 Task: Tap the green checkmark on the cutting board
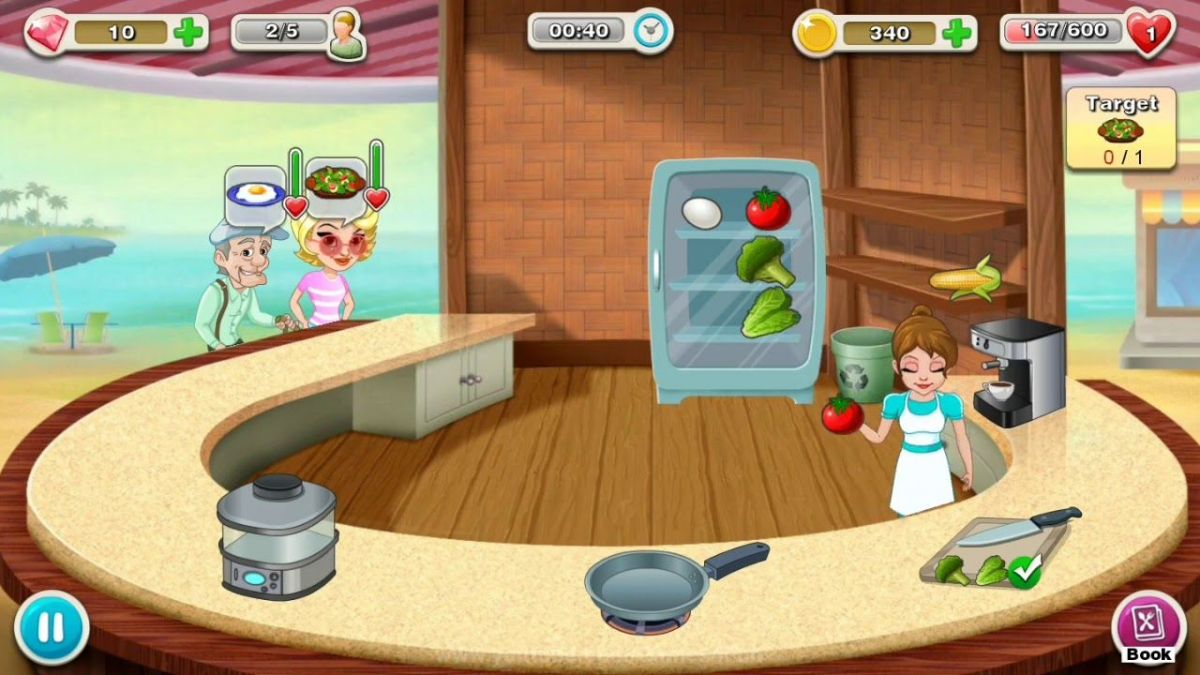point(1023,572)
